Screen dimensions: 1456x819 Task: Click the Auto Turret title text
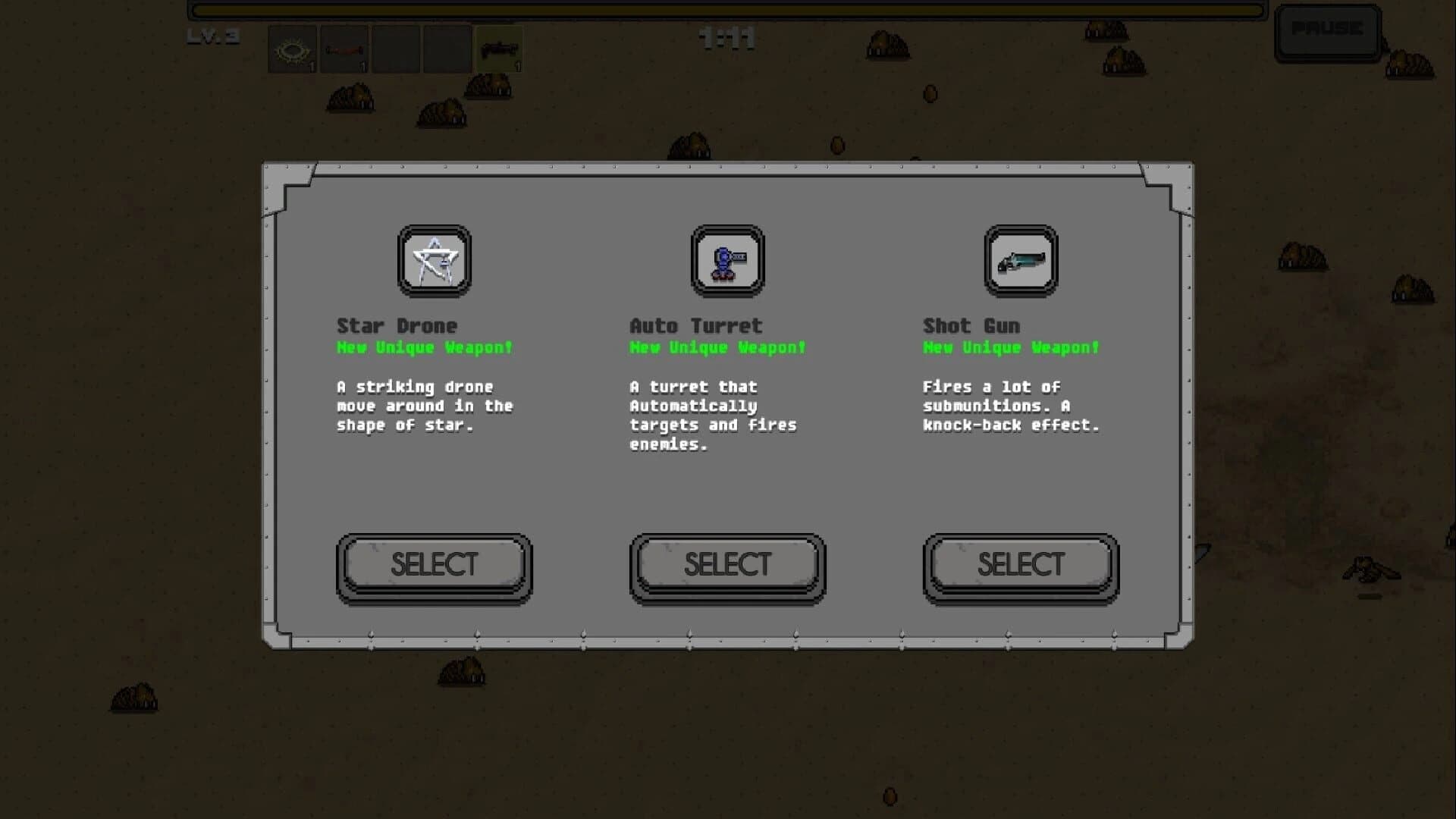point(695,325)
